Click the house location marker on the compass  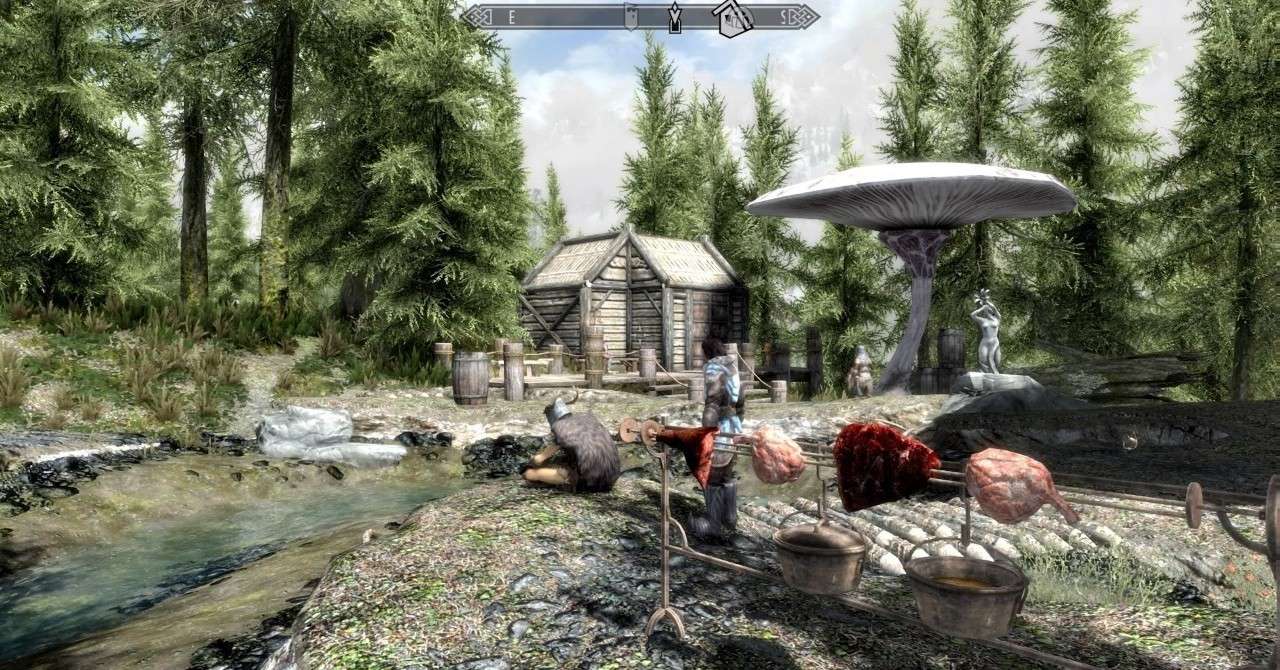point(732,17)
